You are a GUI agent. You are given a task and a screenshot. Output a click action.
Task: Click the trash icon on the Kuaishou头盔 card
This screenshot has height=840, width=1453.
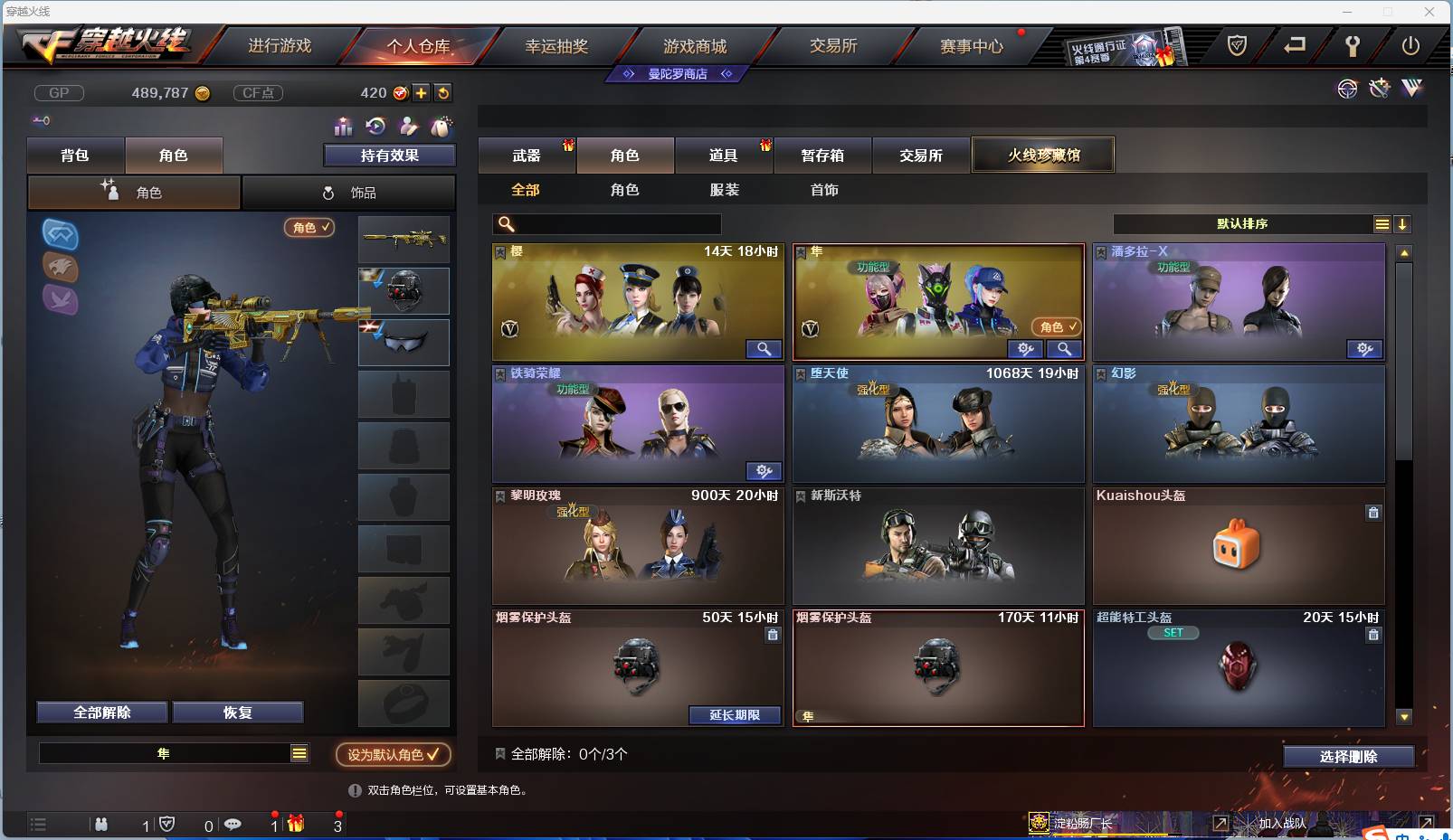(1373, 512)
